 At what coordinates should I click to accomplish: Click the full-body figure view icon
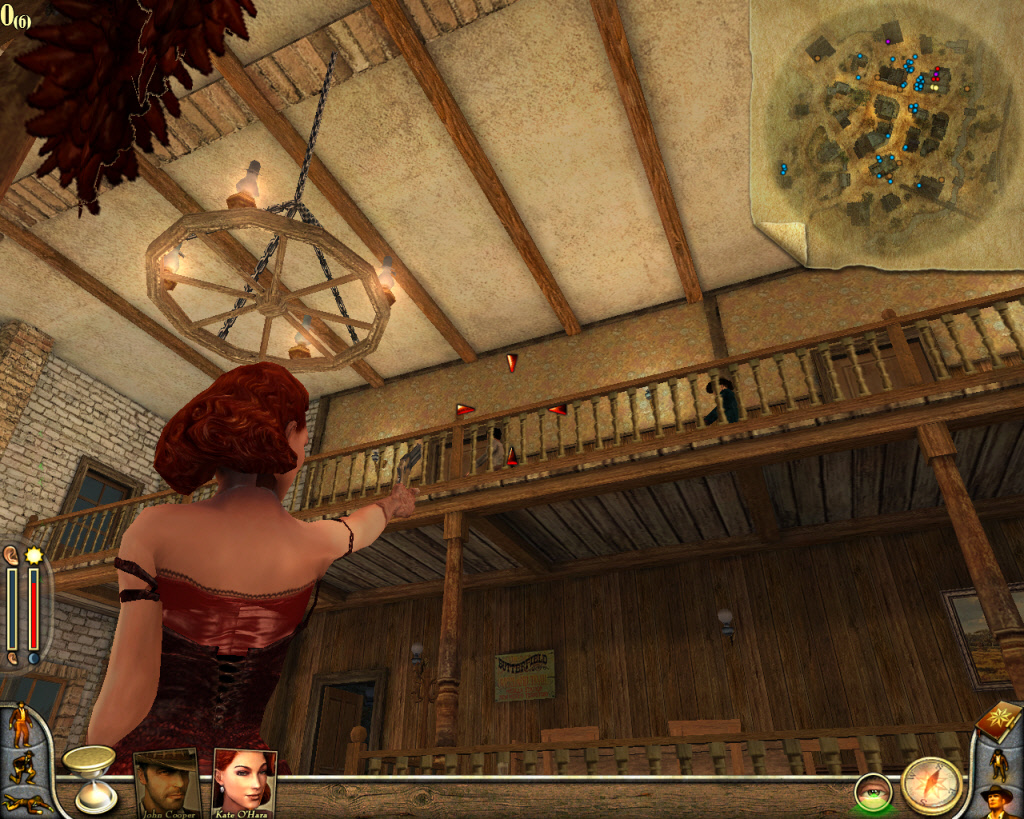click(998, 763)
